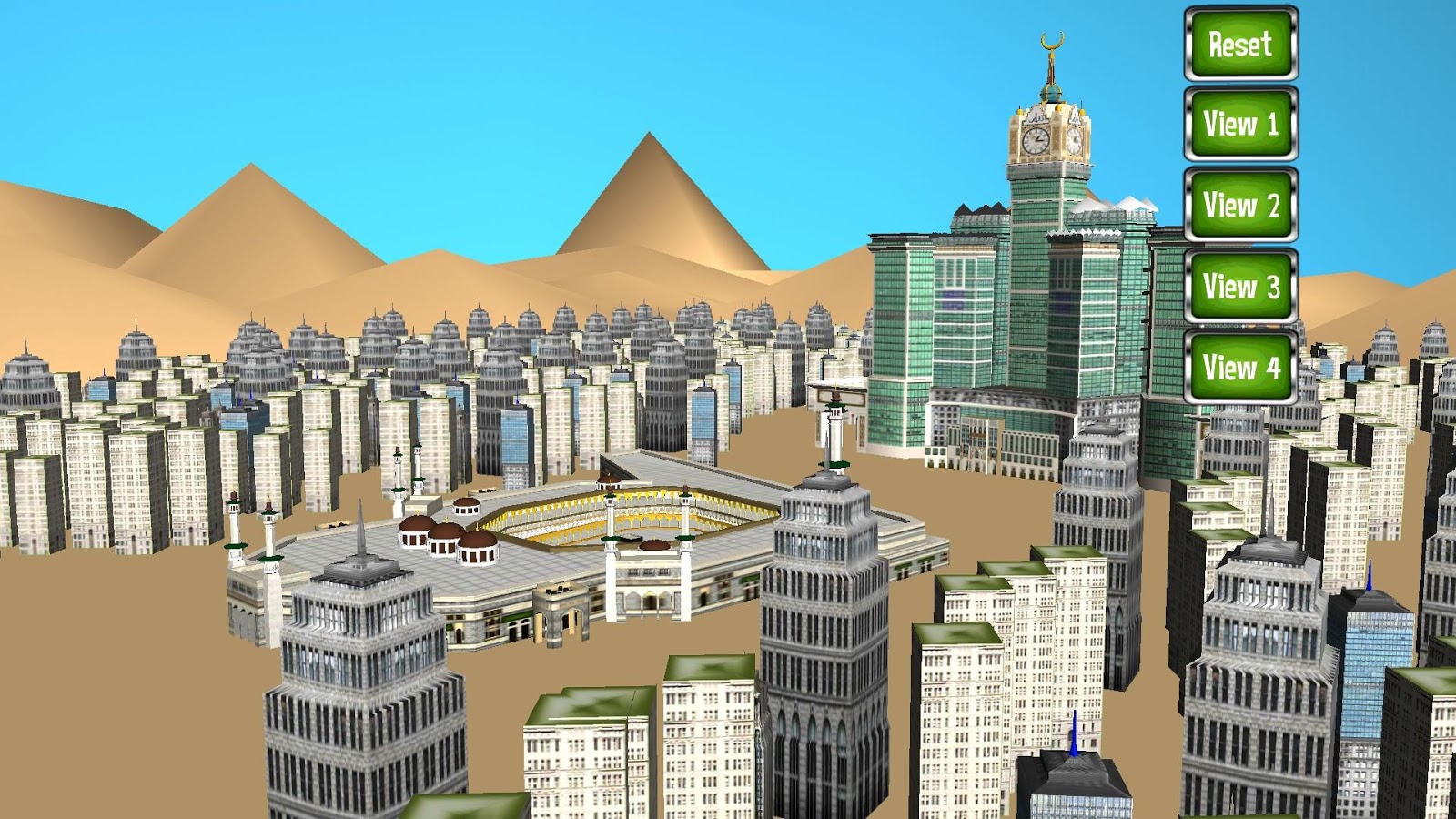
Task: Select View 2
Action: tap(1239, 205)
